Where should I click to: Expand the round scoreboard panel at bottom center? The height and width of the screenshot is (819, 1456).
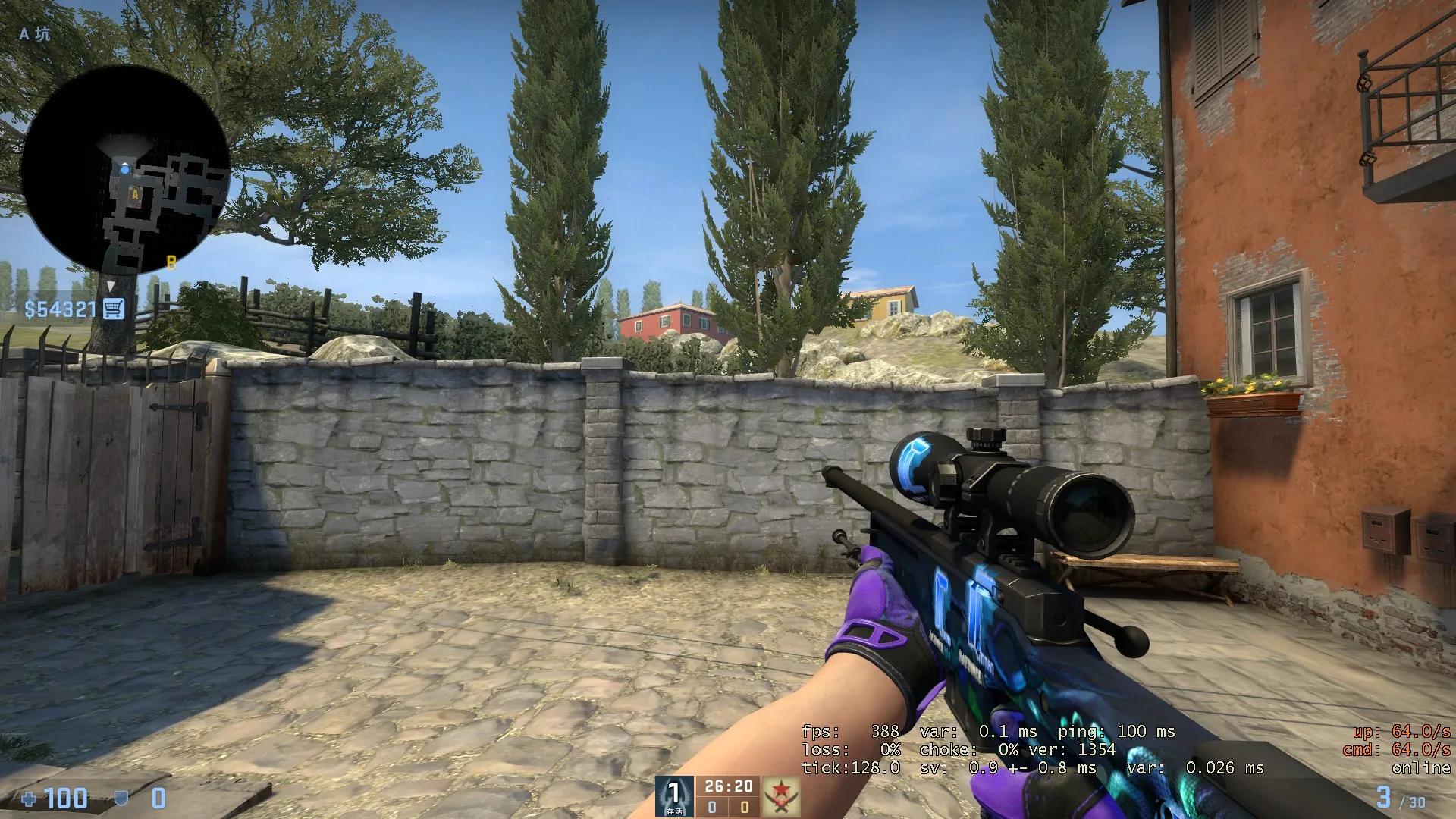[728, 796]
